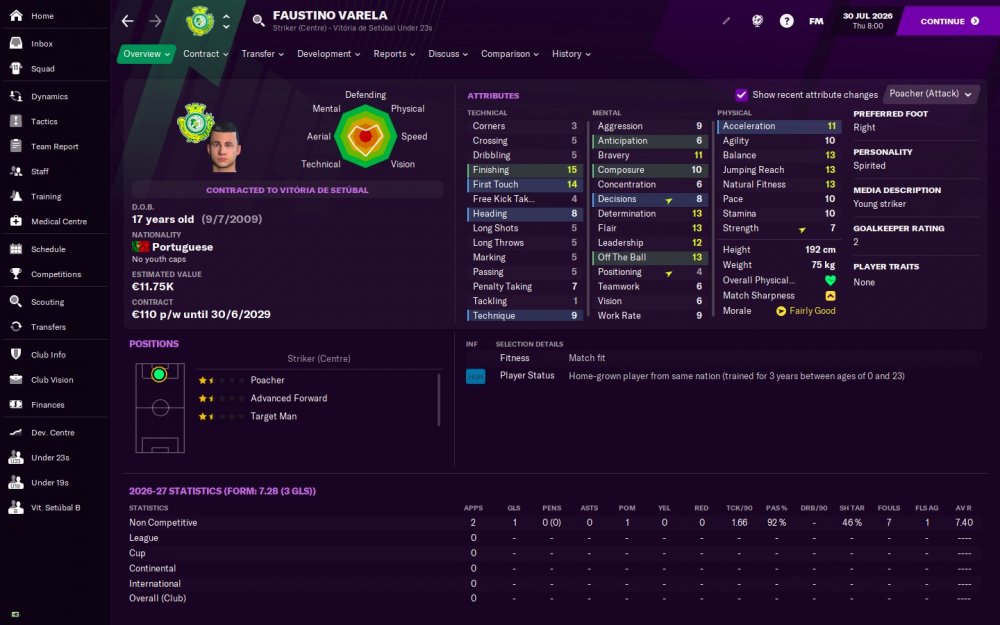Image resolution: width=1000 pixels, height=625 pixels.
Task: Open the Under 19s team page
Action: 50,482
